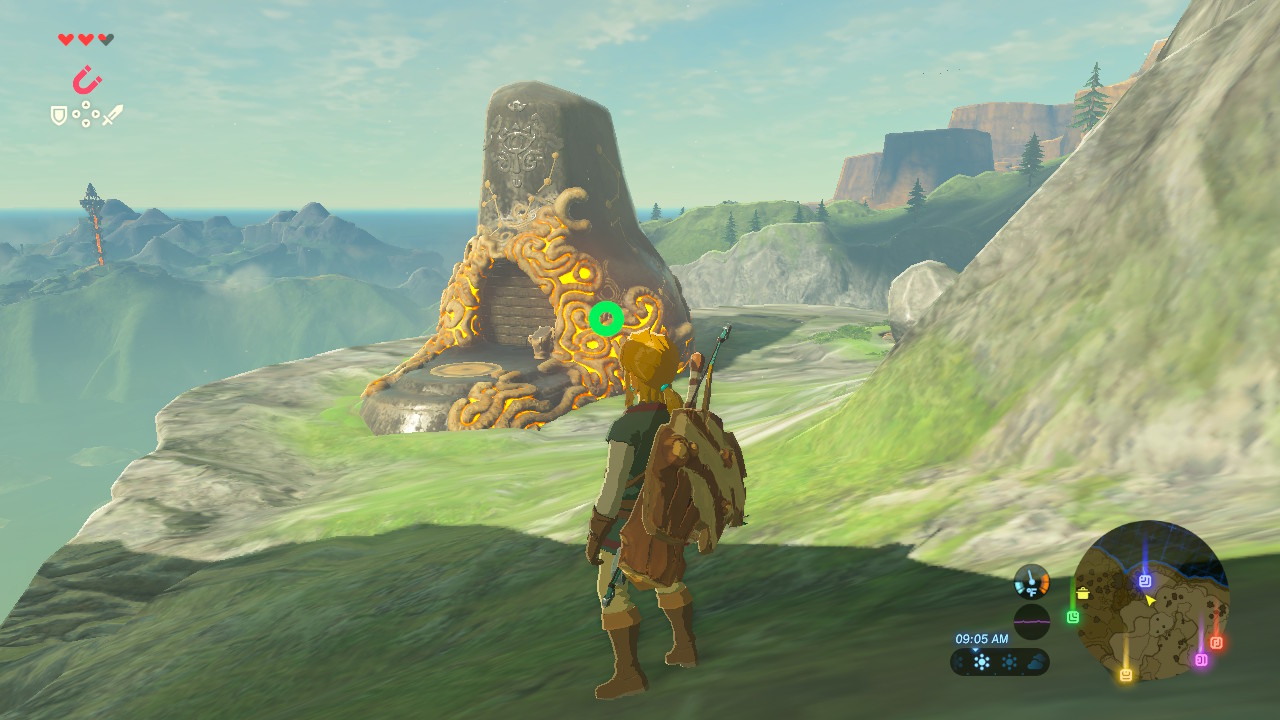Click the yellow cooking pot map stamp
Screen dimensions: 1280x720
tap(1082, 594)
